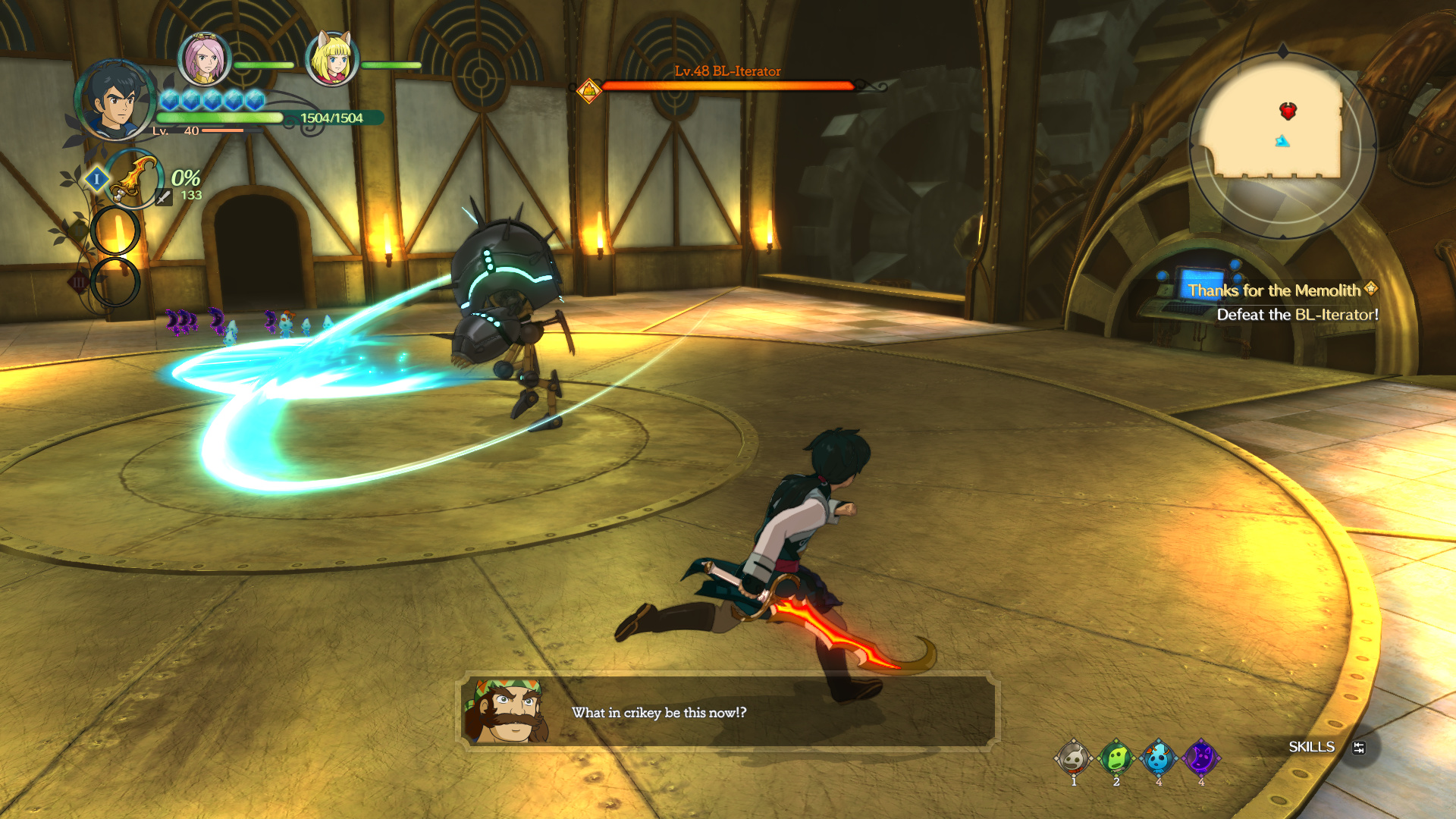Choose the blonde cat-eared party member

(331, 59)
